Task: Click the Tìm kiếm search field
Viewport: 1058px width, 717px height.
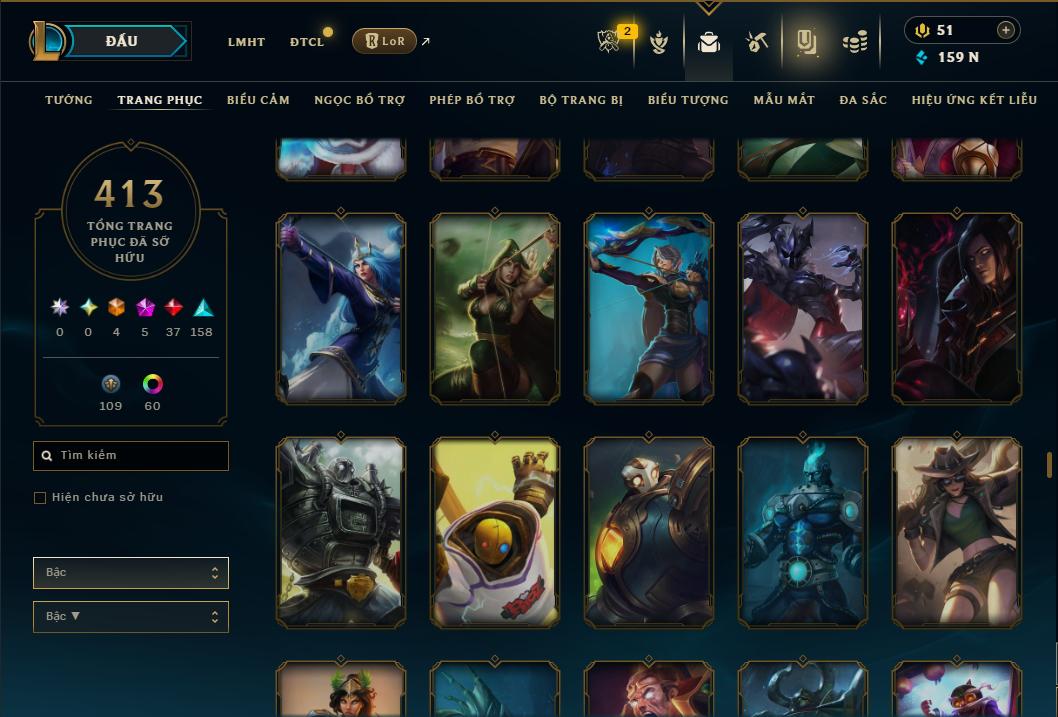Action: point(131,456)
